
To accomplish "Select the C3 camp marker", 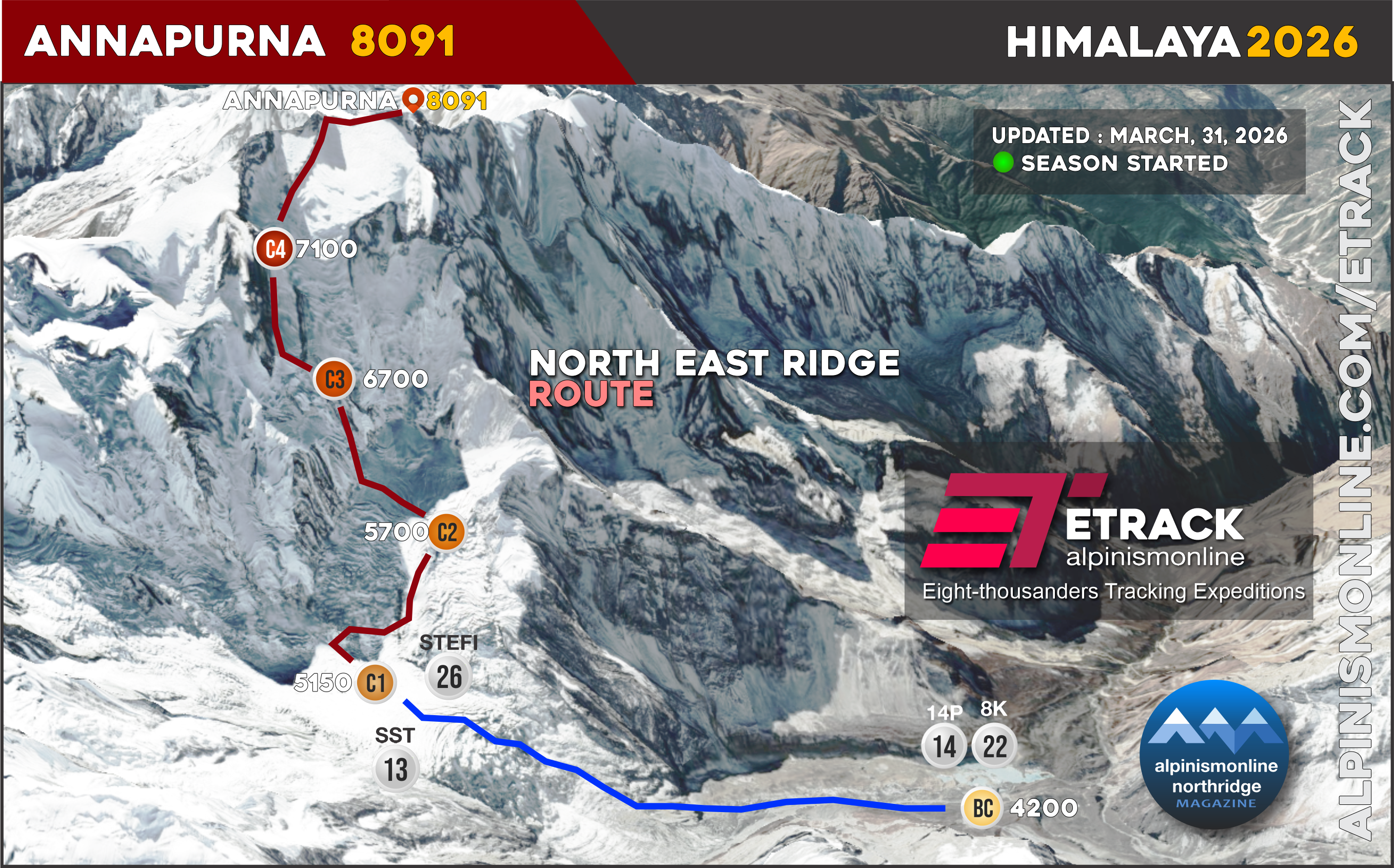I will 335,380.
